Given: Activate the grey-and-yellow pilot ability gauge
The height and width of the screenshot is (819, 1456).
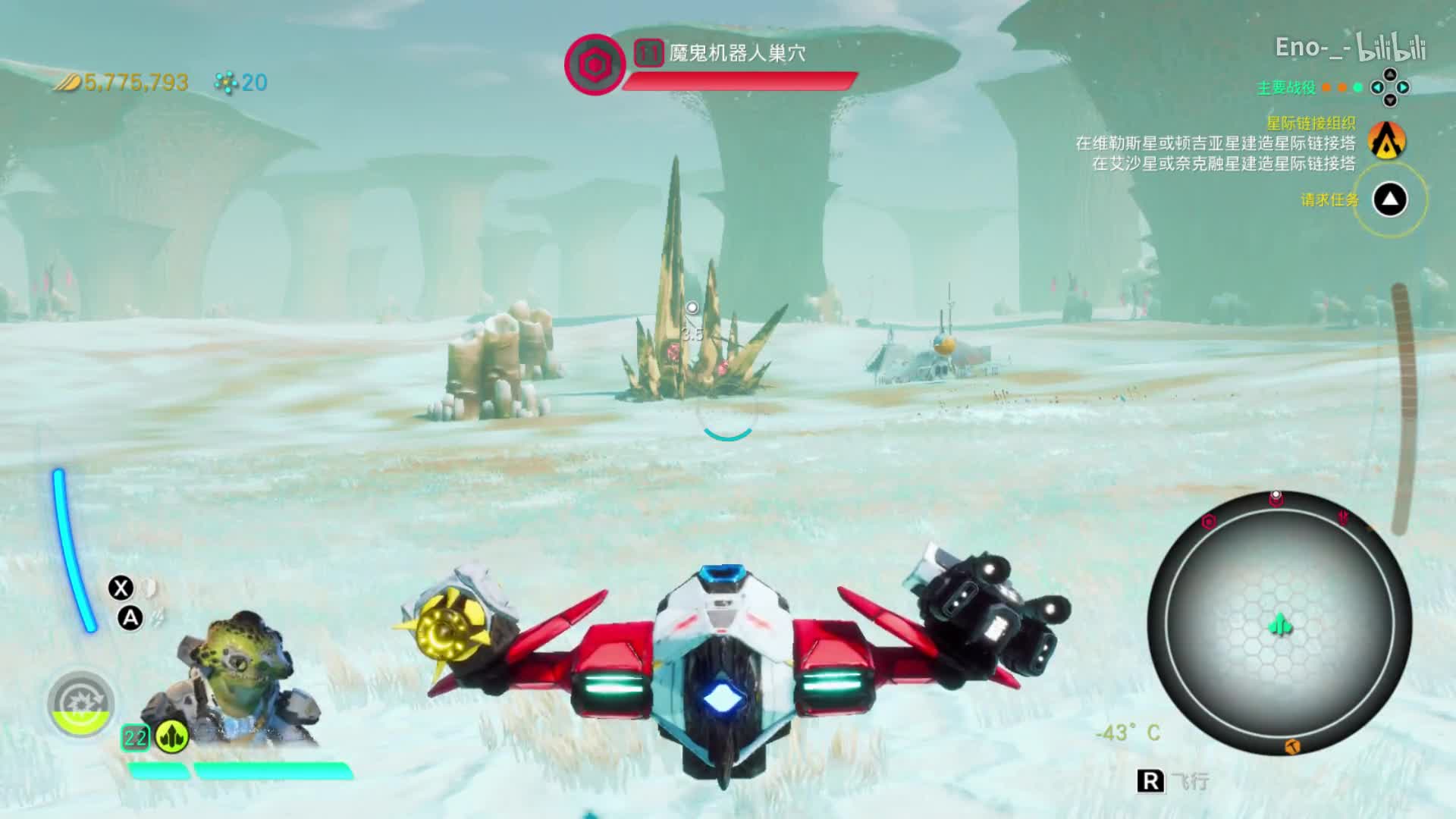Looking at the screenshot, I should pyautogui.click(x=80, y=704).
